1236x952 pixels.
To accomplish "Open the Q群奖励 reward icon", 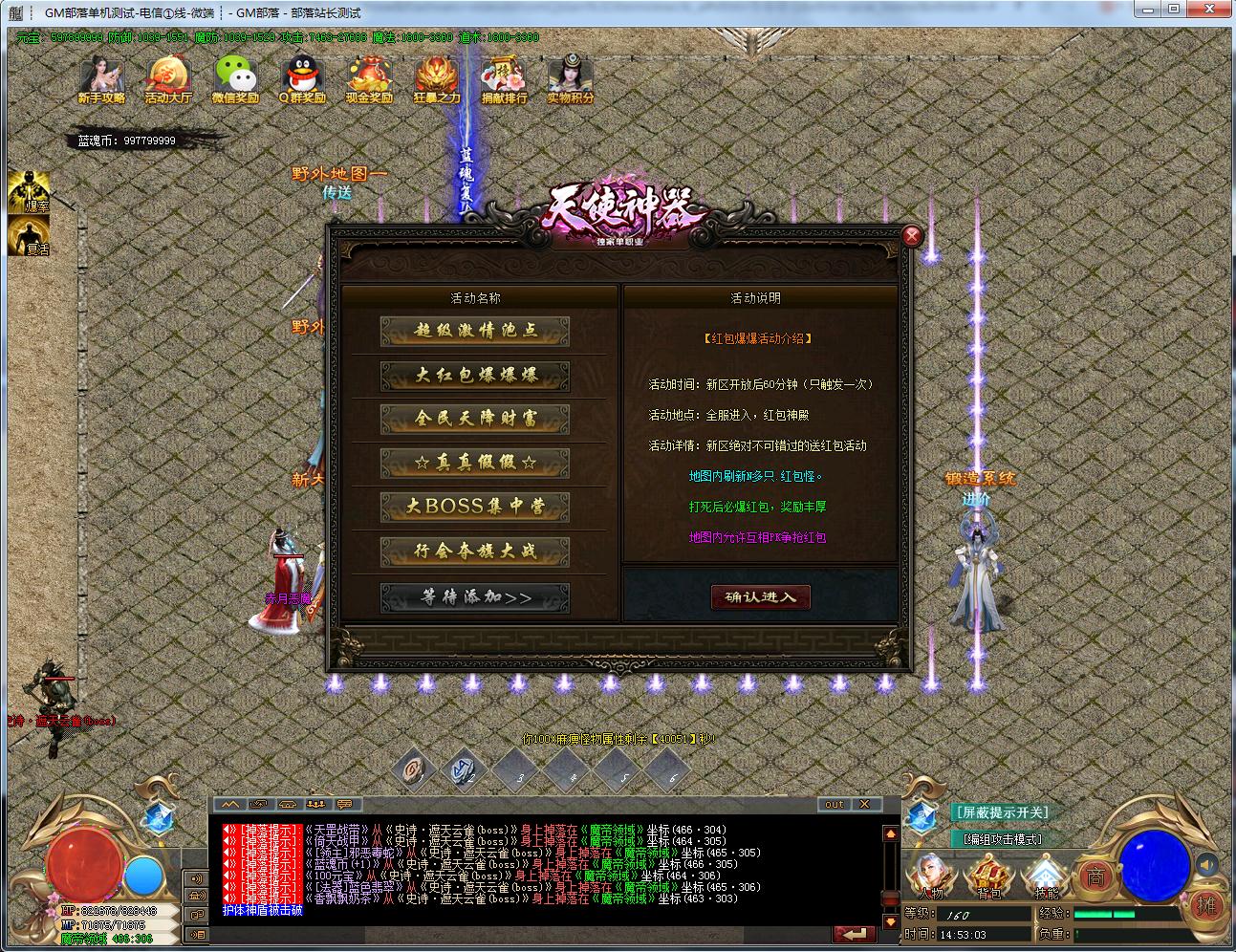I will tap(302, 79).
